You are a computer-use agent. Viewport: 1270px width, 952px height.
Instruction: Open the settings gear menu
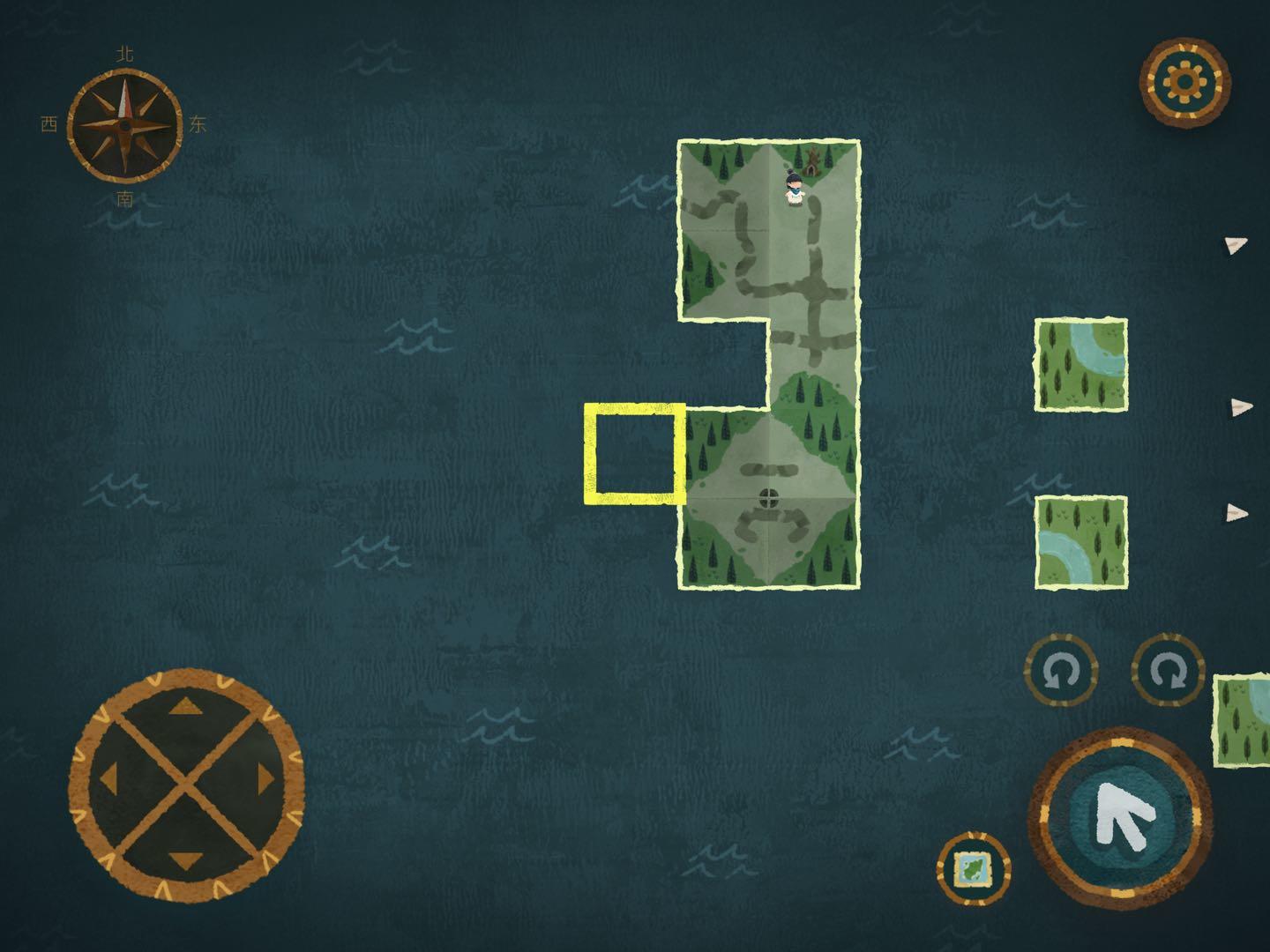point(1184,82)
